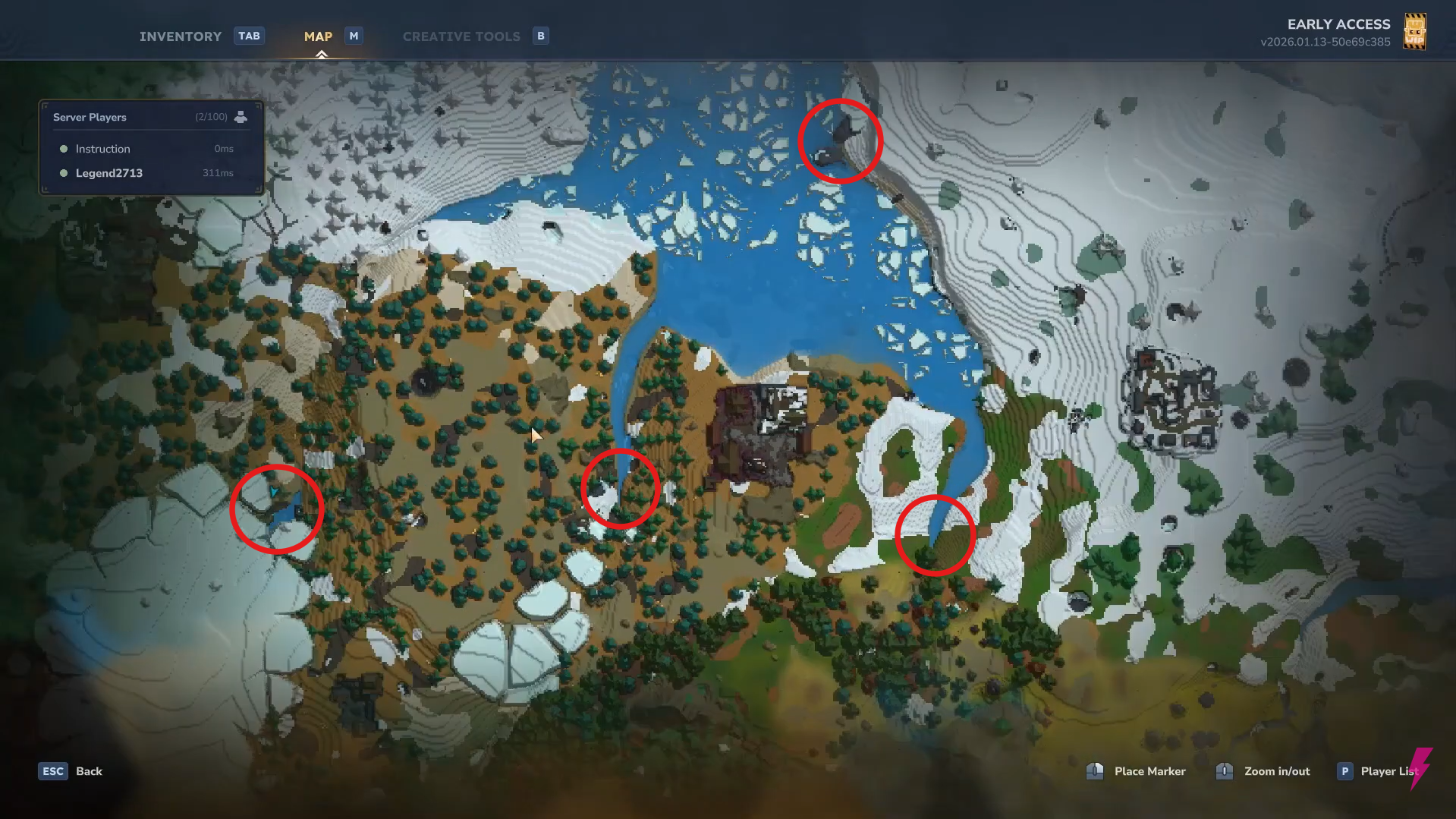1456x819 pixels.
Task: Click the ESC key icon next to Back
Action: click(x=52, y=770)
